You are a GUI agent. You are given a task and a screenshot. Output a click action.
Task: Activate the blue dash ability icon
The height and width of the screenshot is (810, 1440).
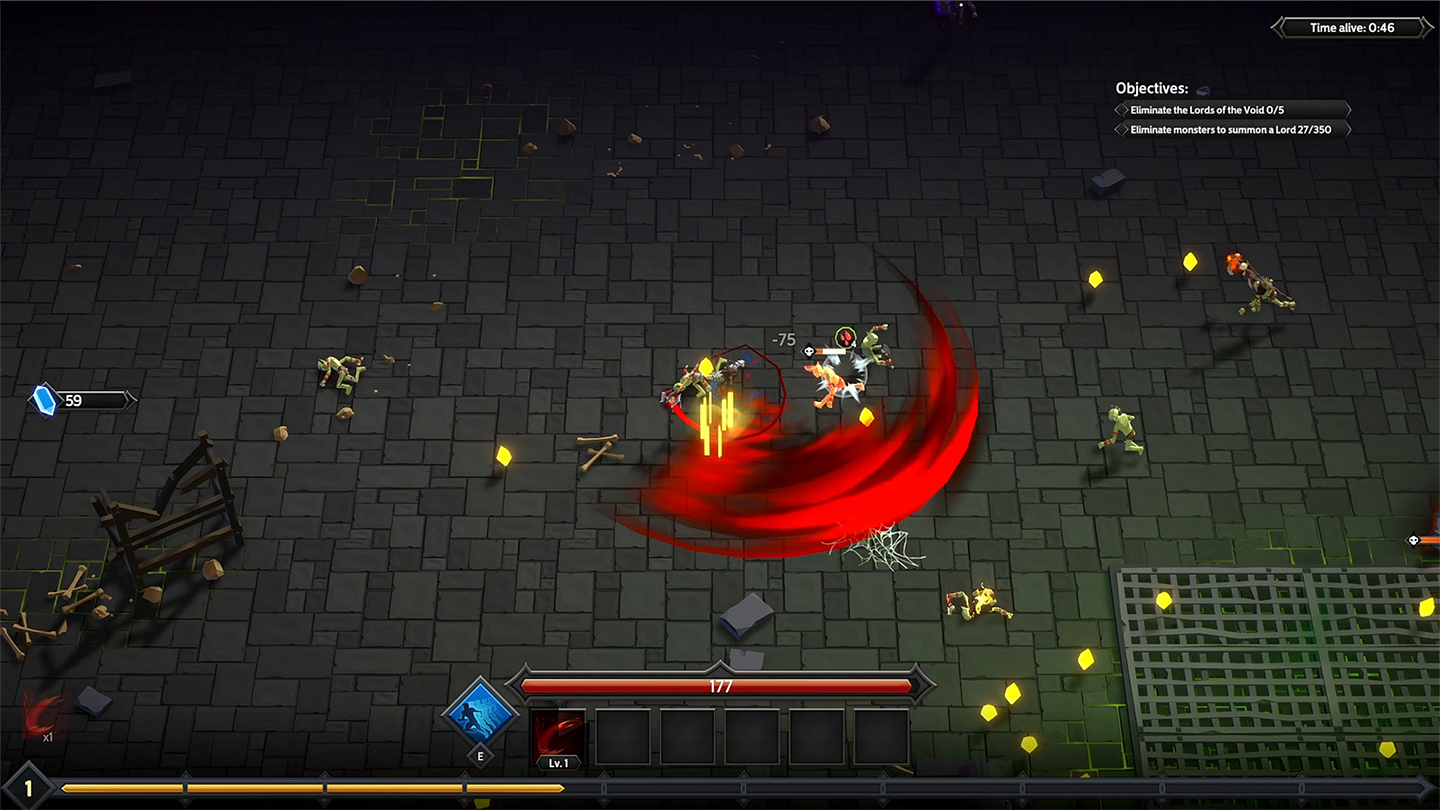pyautogui.click(x=481, y=715)
